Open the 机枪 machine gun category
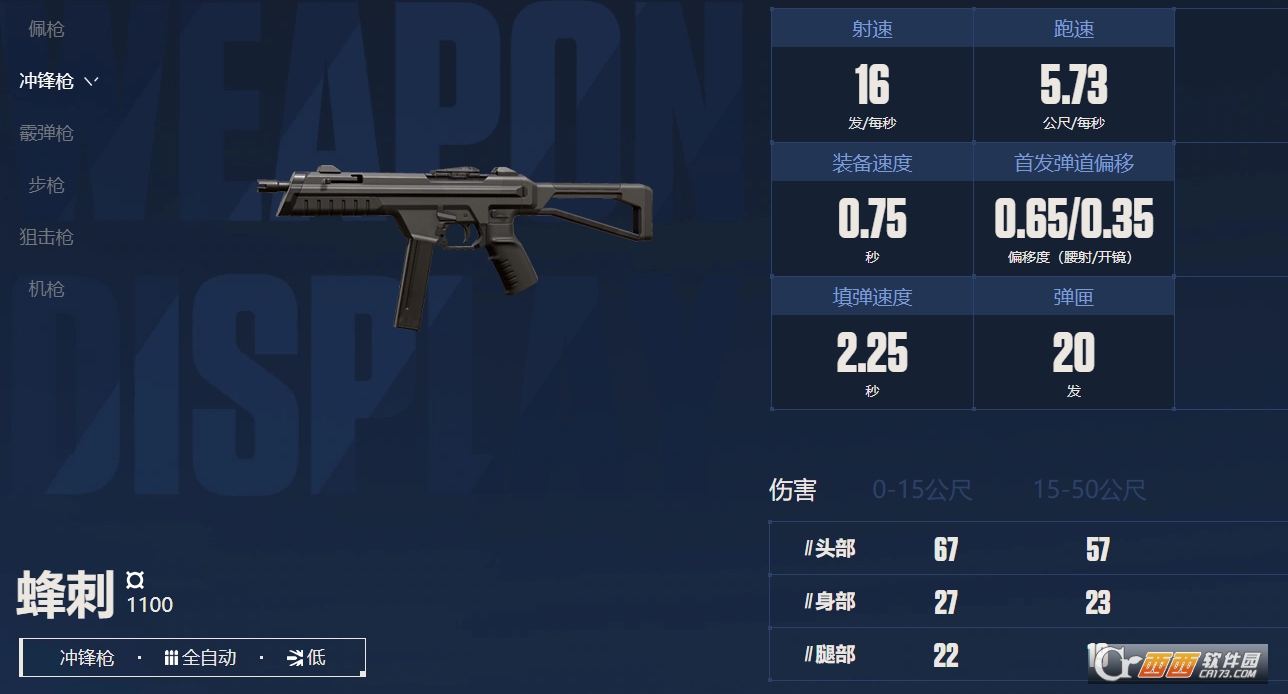 (x=46, y=289)
